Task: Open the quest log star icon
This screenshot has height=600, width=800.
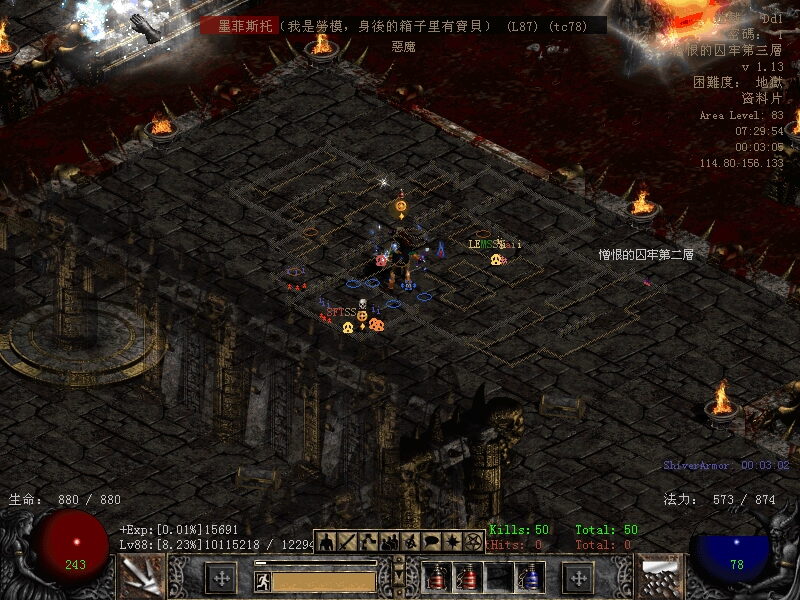Action: point(452,542)
